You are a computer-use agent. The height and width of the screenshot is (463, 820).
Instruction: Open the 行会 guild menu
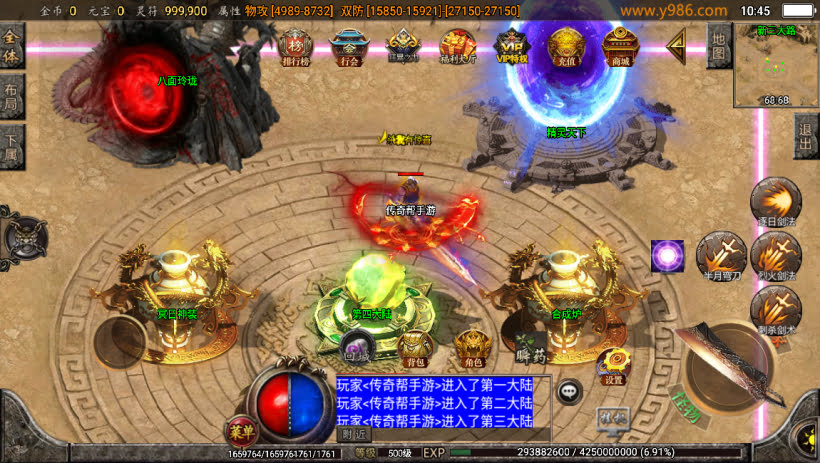pos(348,45)
